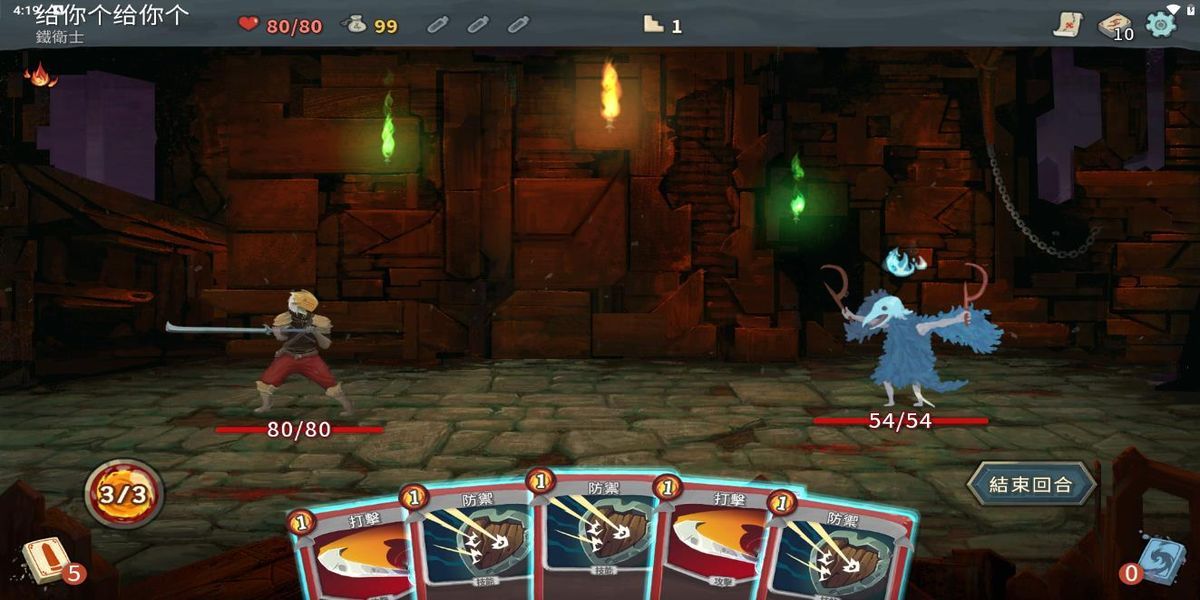Show the discard pile
The image size is (1200, 600).
(x=1160, y=561)
